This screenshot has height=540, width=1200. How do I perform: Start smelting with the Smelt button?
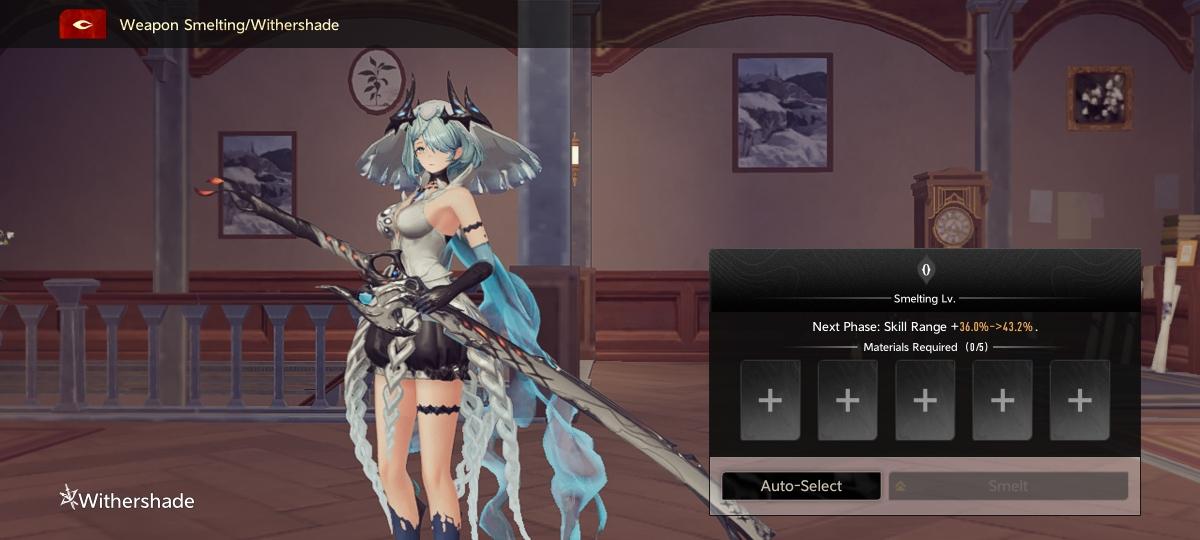click(1008, 486)
